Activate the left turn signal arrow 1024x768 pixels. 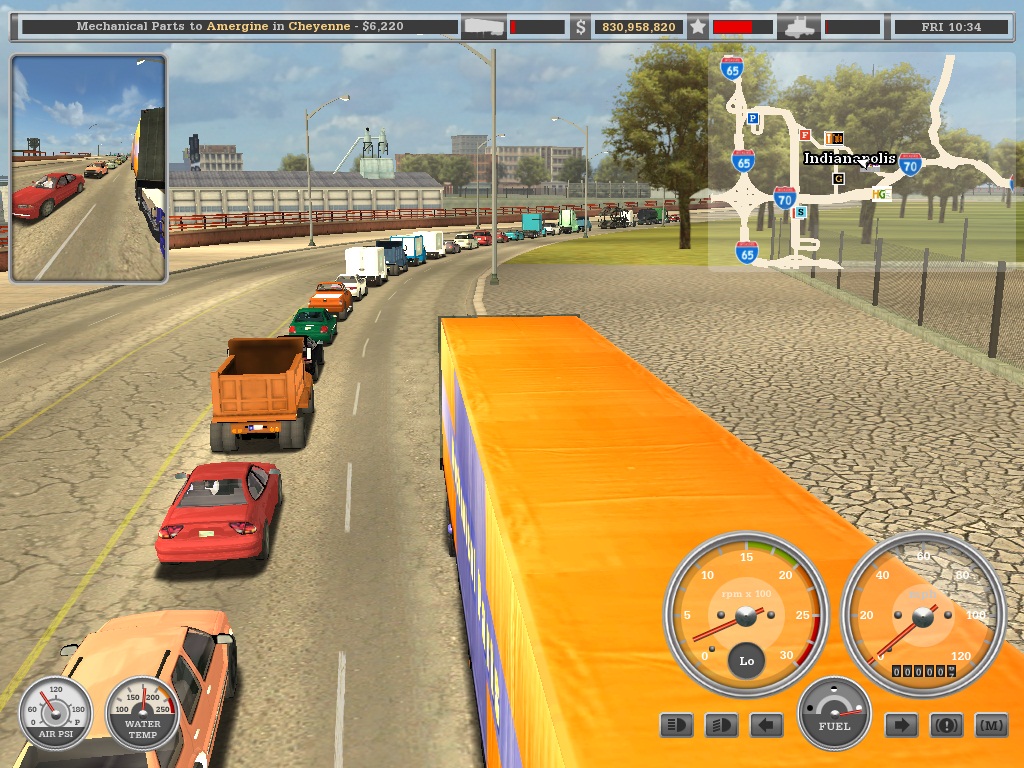coord(766,725)
